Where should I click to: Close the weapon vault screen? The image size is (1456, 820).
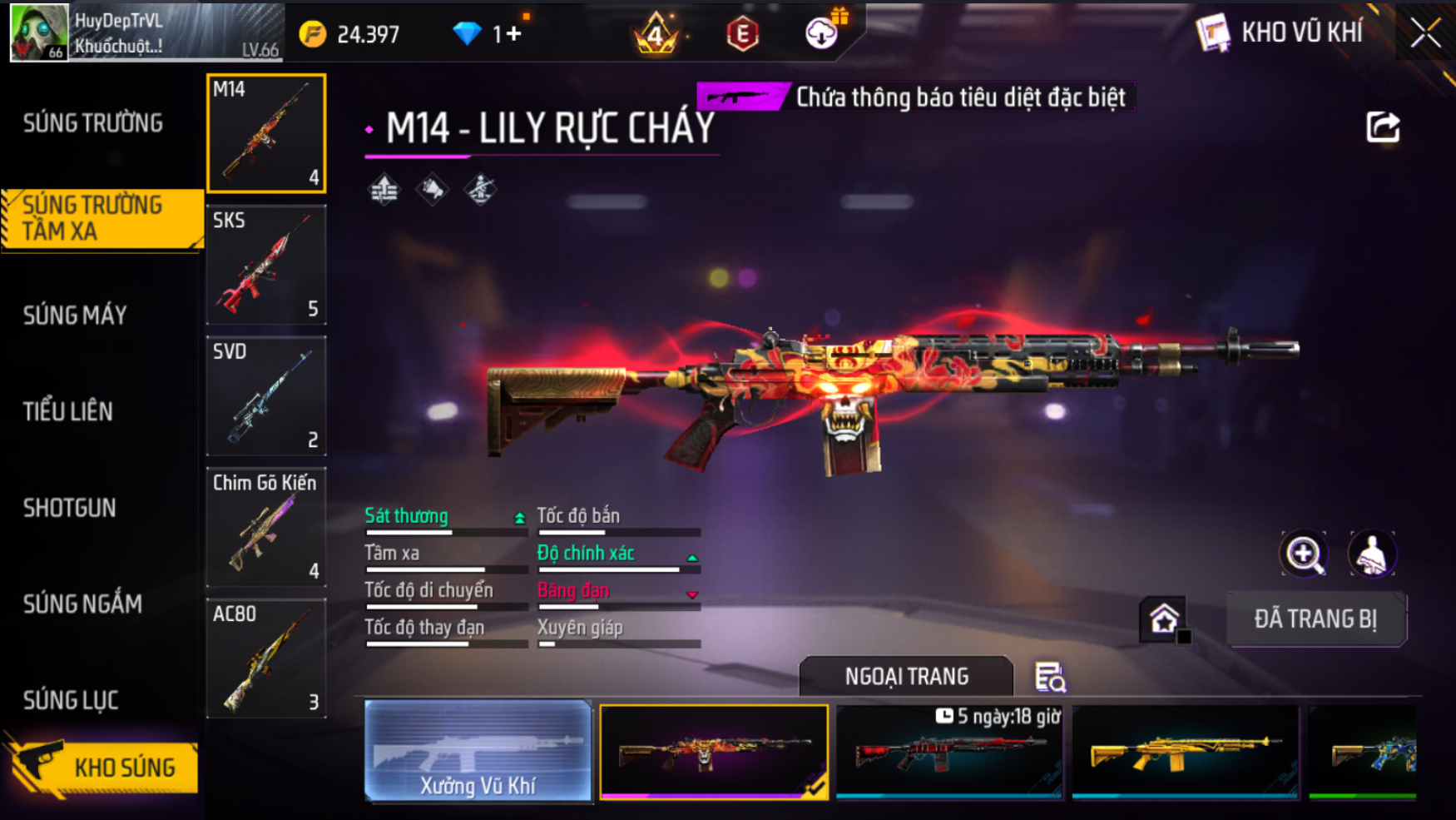tap(1425, 33)
